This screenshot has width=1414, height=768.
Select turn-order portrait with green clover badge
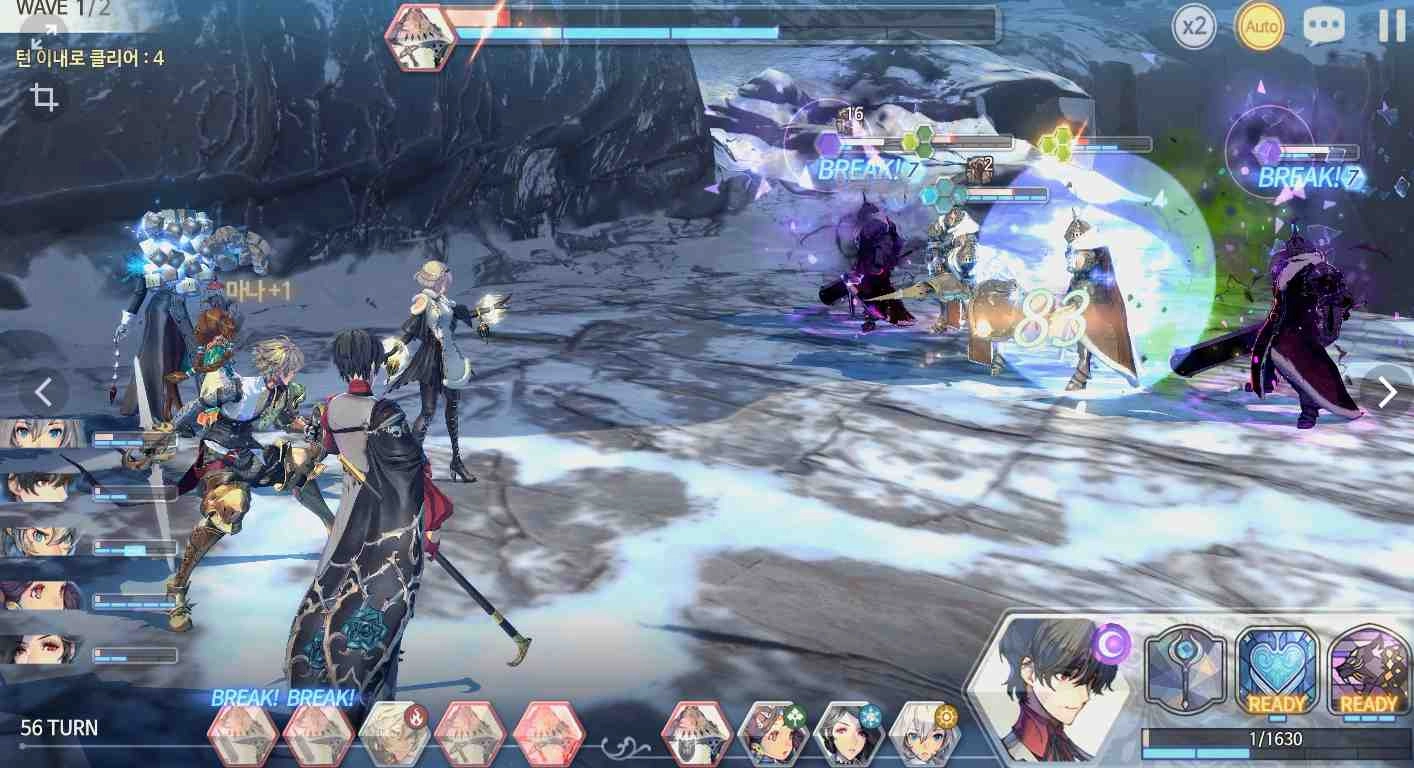pyautogui.click(x=772, y=734)
